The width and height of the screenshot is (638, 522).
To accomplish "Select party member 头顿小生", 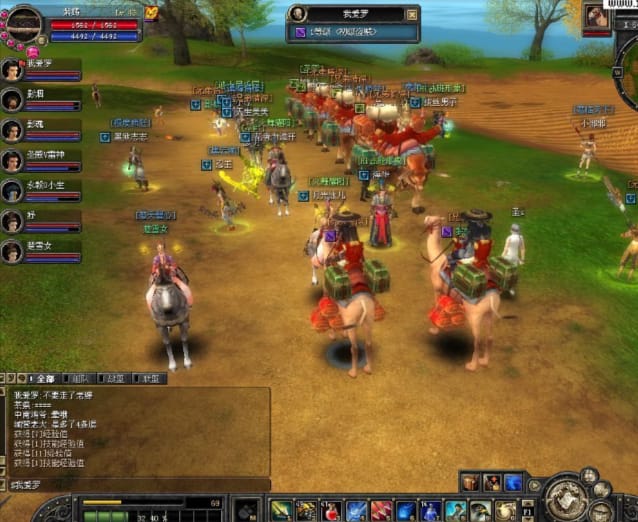I will coord(12,191).
